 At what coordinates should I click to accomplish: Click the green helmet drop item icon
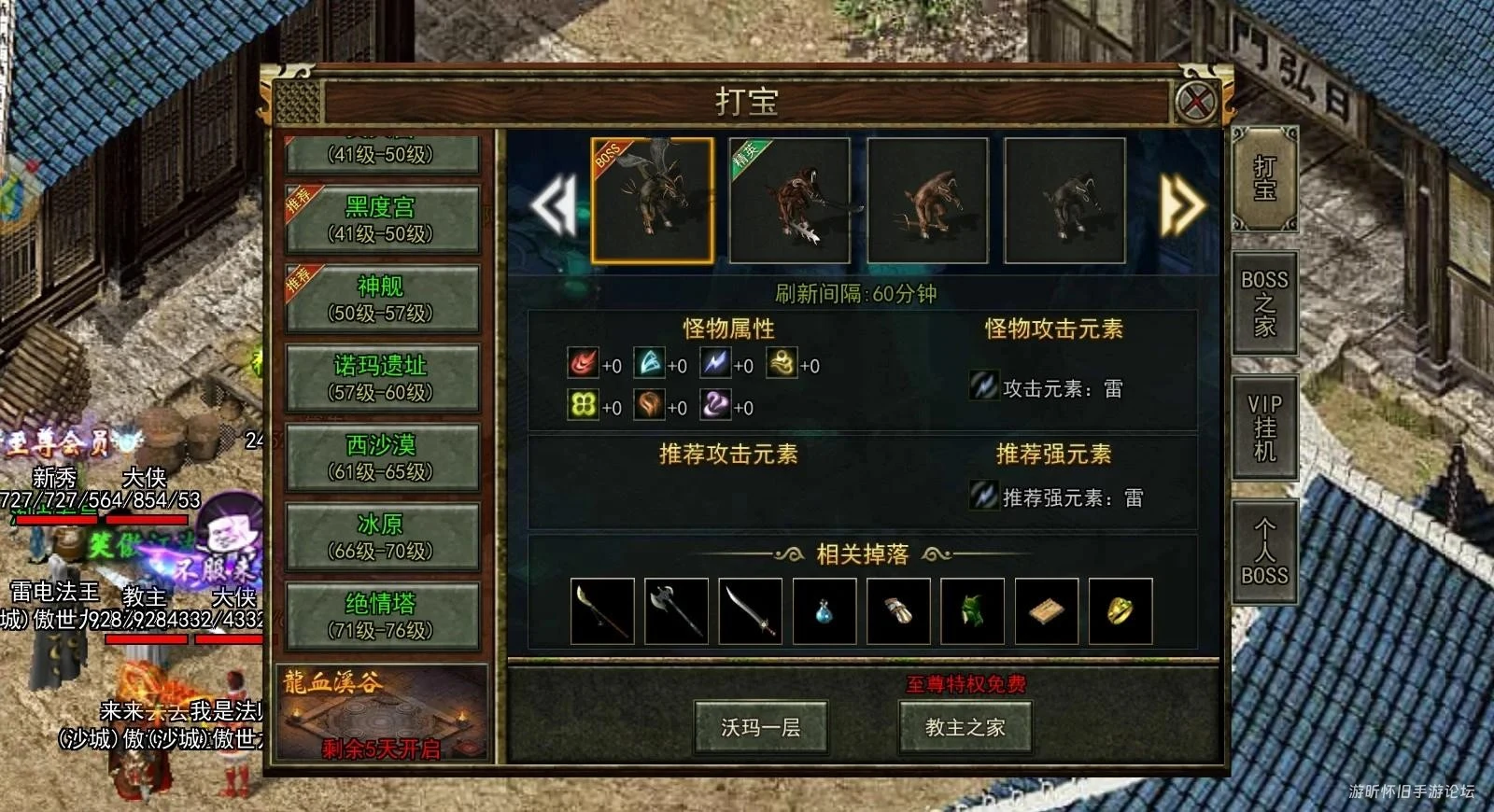[x=973, y=611]
